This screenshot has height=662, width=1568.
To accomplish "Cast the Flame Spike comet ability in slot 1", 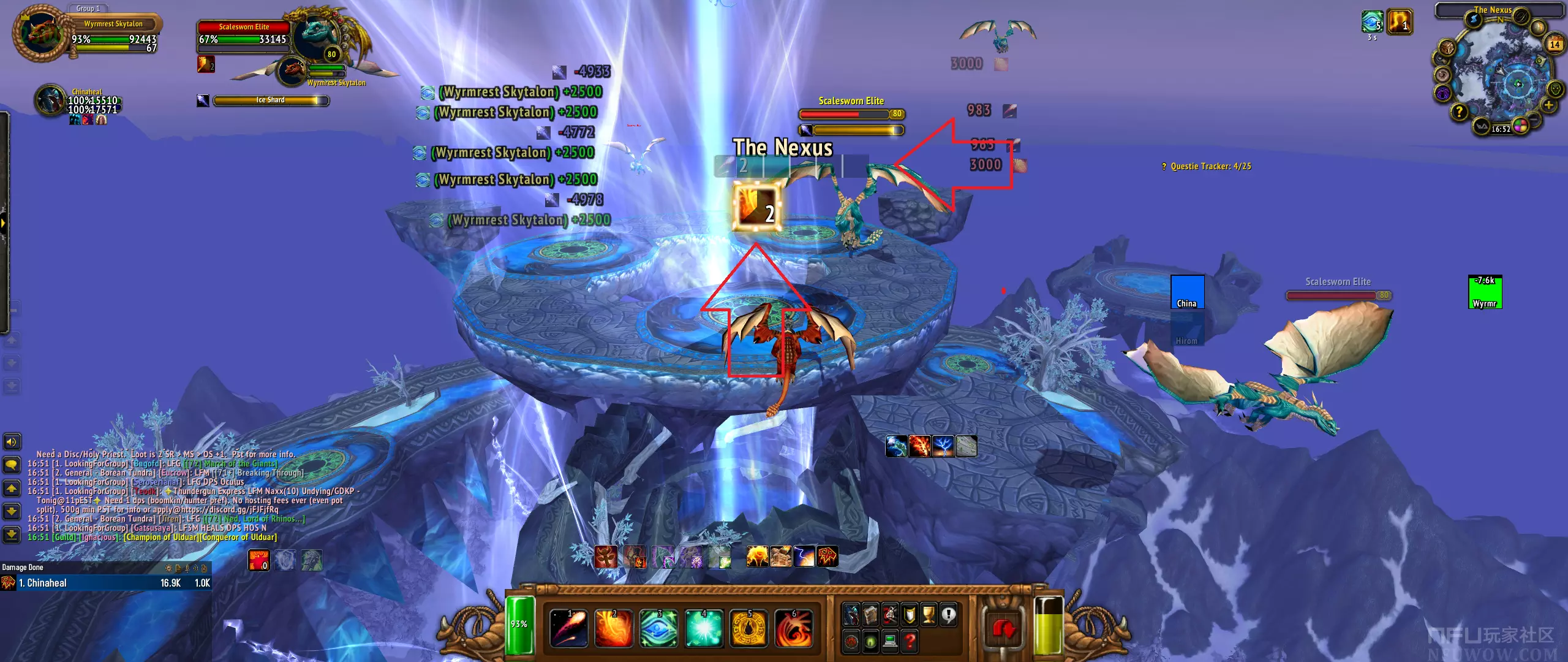I will point(569,628).
